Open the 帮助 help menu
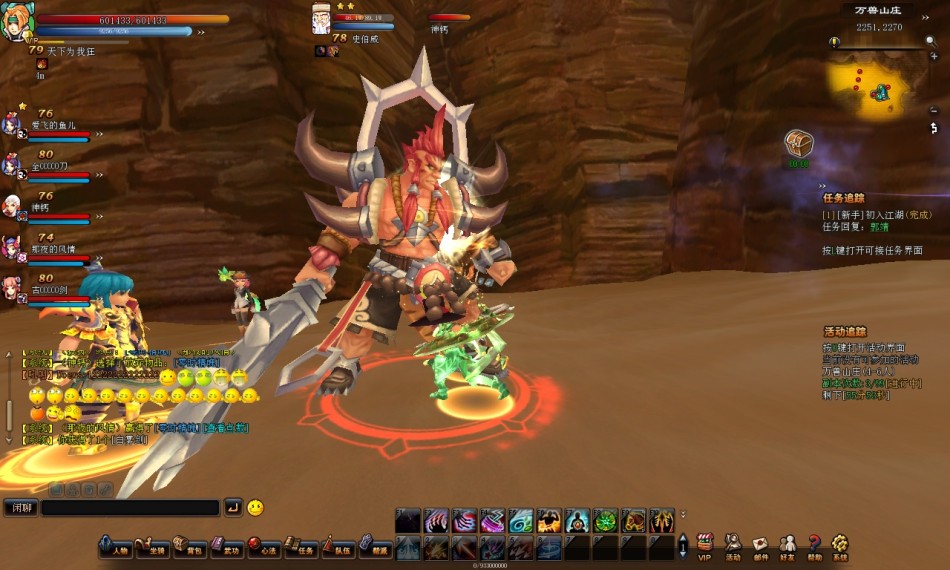This screenshot has height=570, width=950. pos(814,544)
